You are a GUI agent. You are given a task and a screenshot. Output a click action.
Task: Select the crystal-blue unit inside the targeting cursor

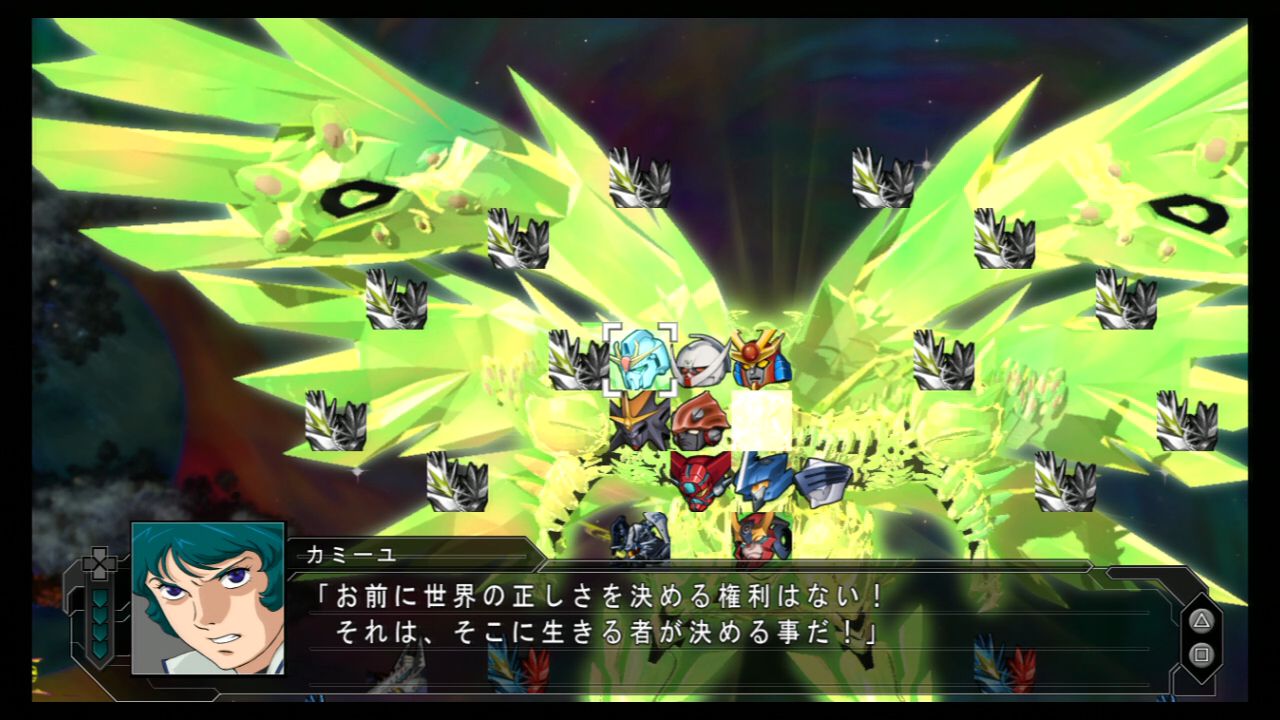638,365
